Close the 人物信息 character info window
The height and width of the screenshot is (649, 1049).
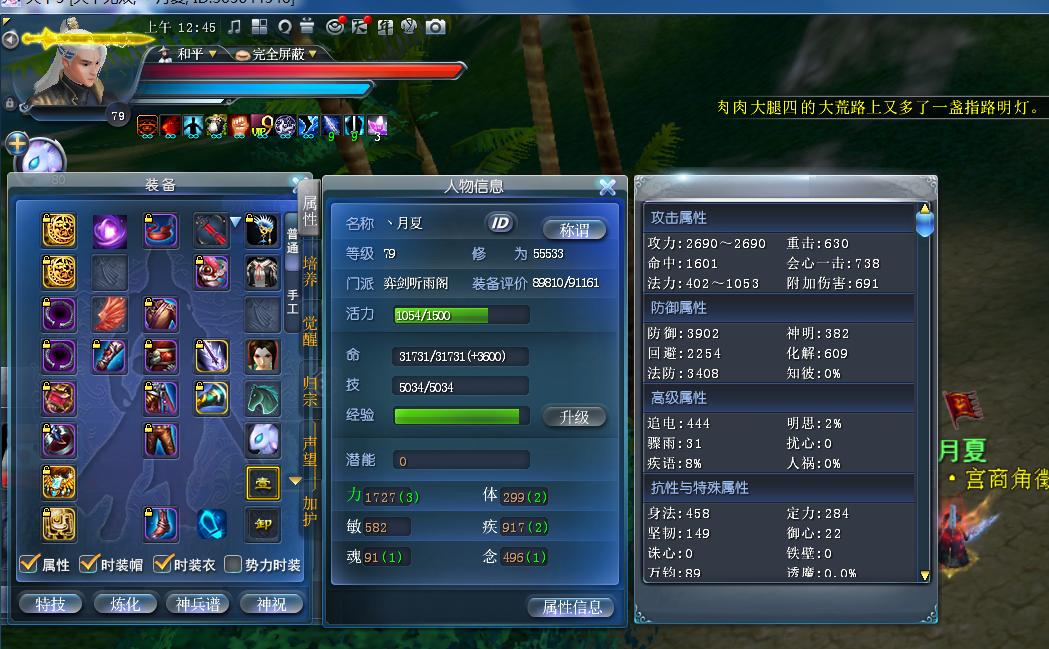coord(607,187)
